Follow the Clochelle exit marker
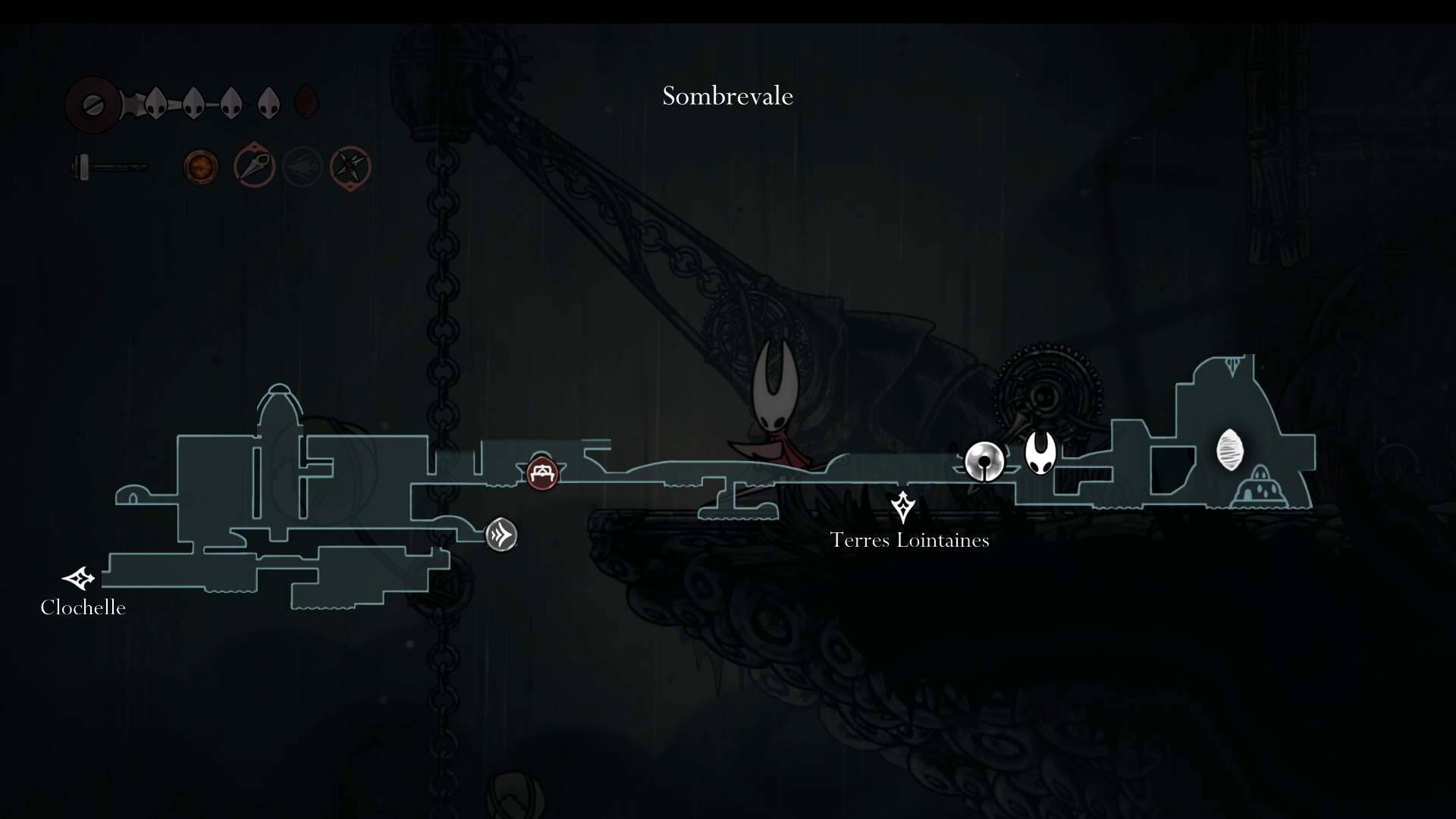Viewport: 1456px width, 819px height. click(78, 579)
